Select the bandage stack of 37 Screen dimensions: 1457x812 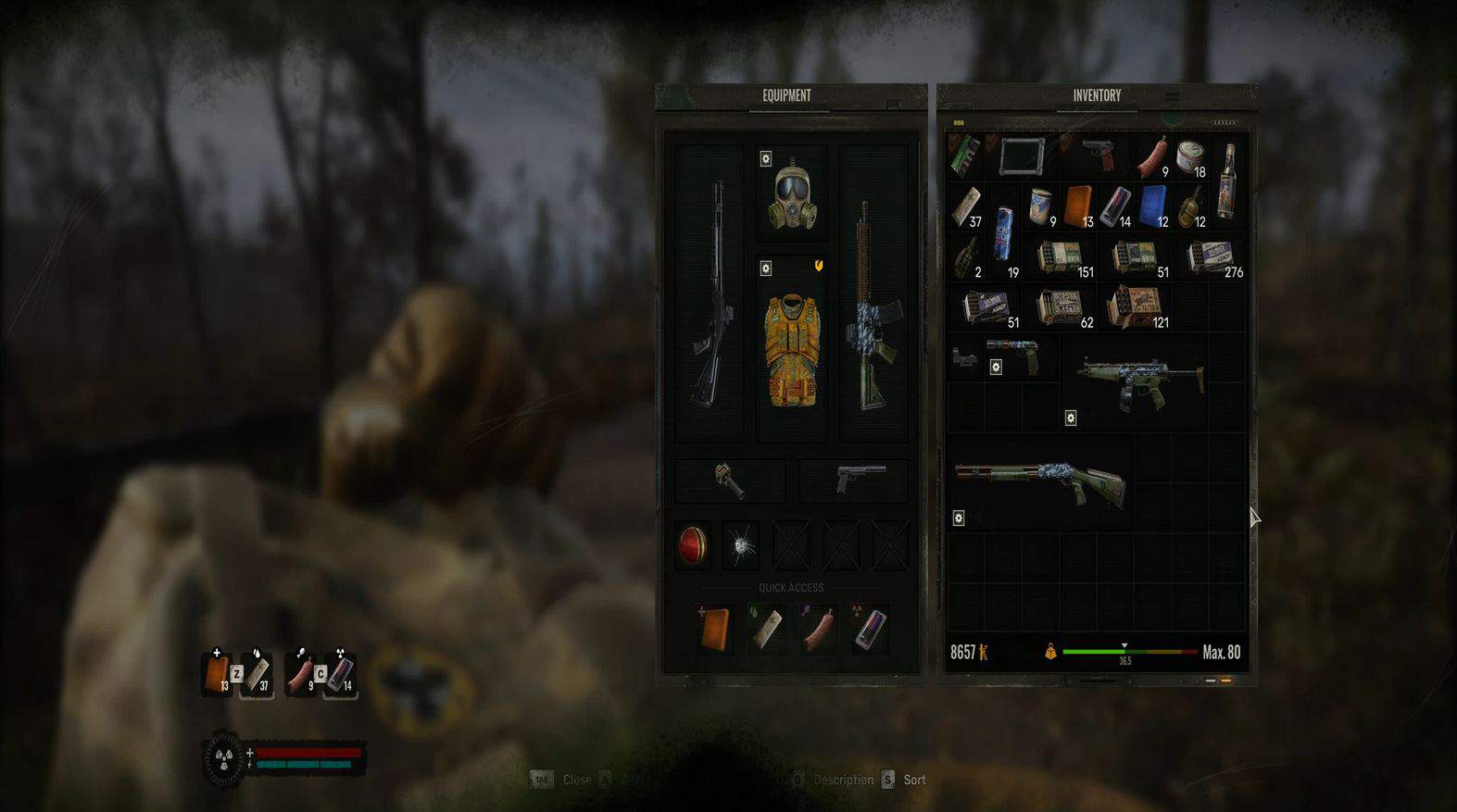pyautogui.click(x=966, y=207)
